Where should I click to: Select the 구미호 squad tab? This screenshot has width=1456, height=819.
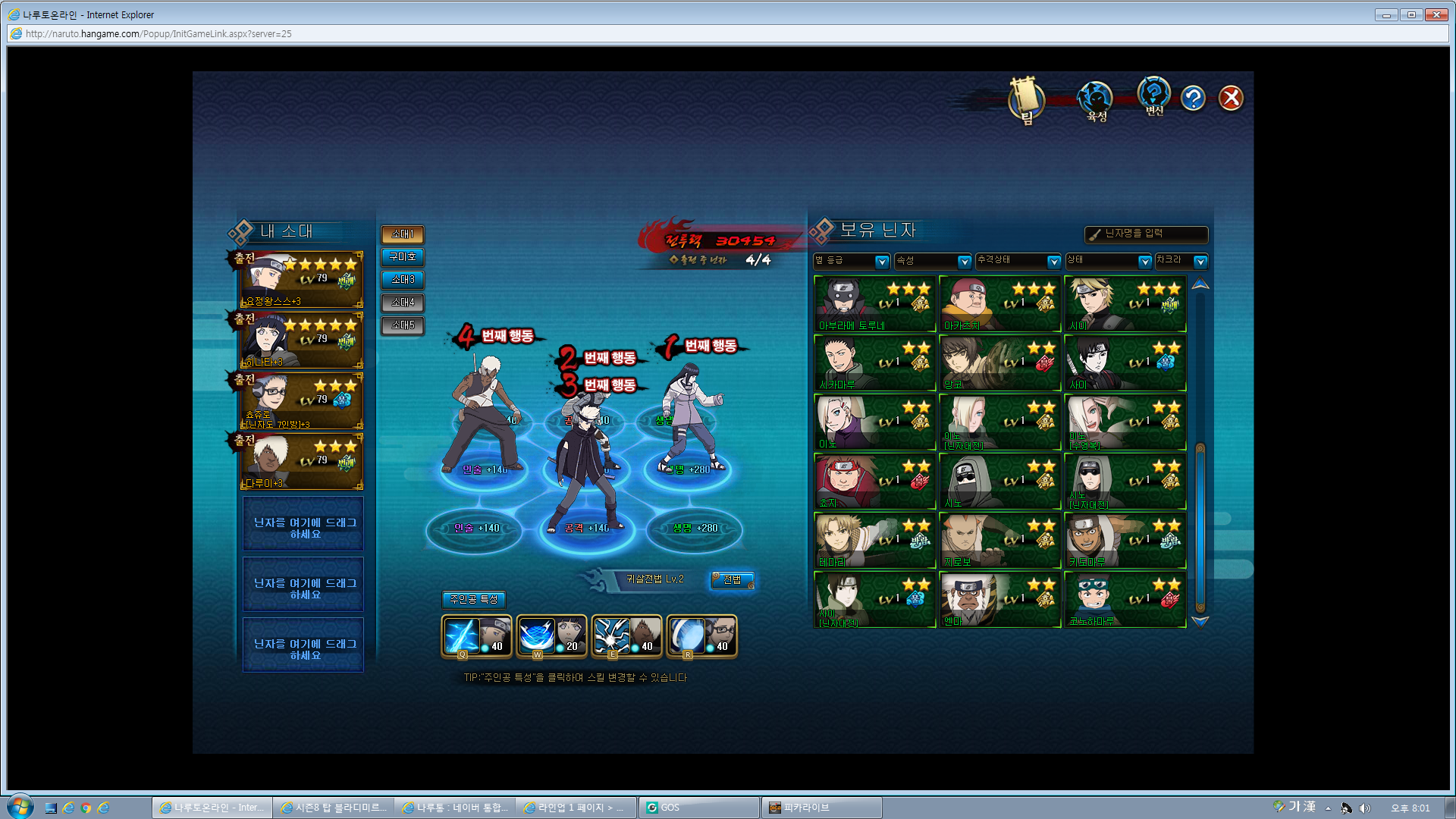tap(403, 257)
